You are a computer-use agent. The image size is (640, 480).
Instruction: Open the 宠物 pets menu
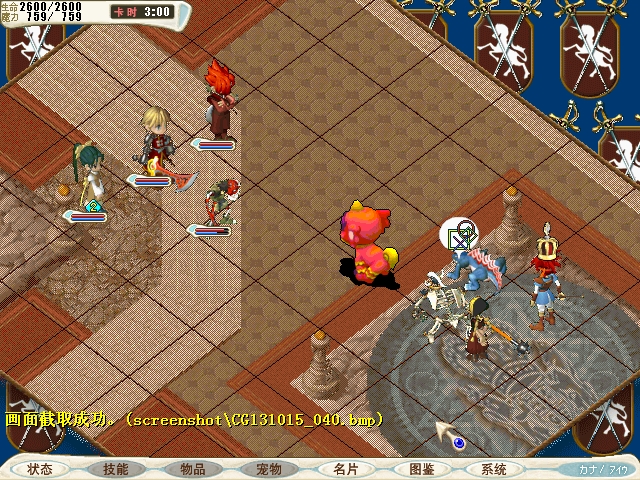pos(269,469)
